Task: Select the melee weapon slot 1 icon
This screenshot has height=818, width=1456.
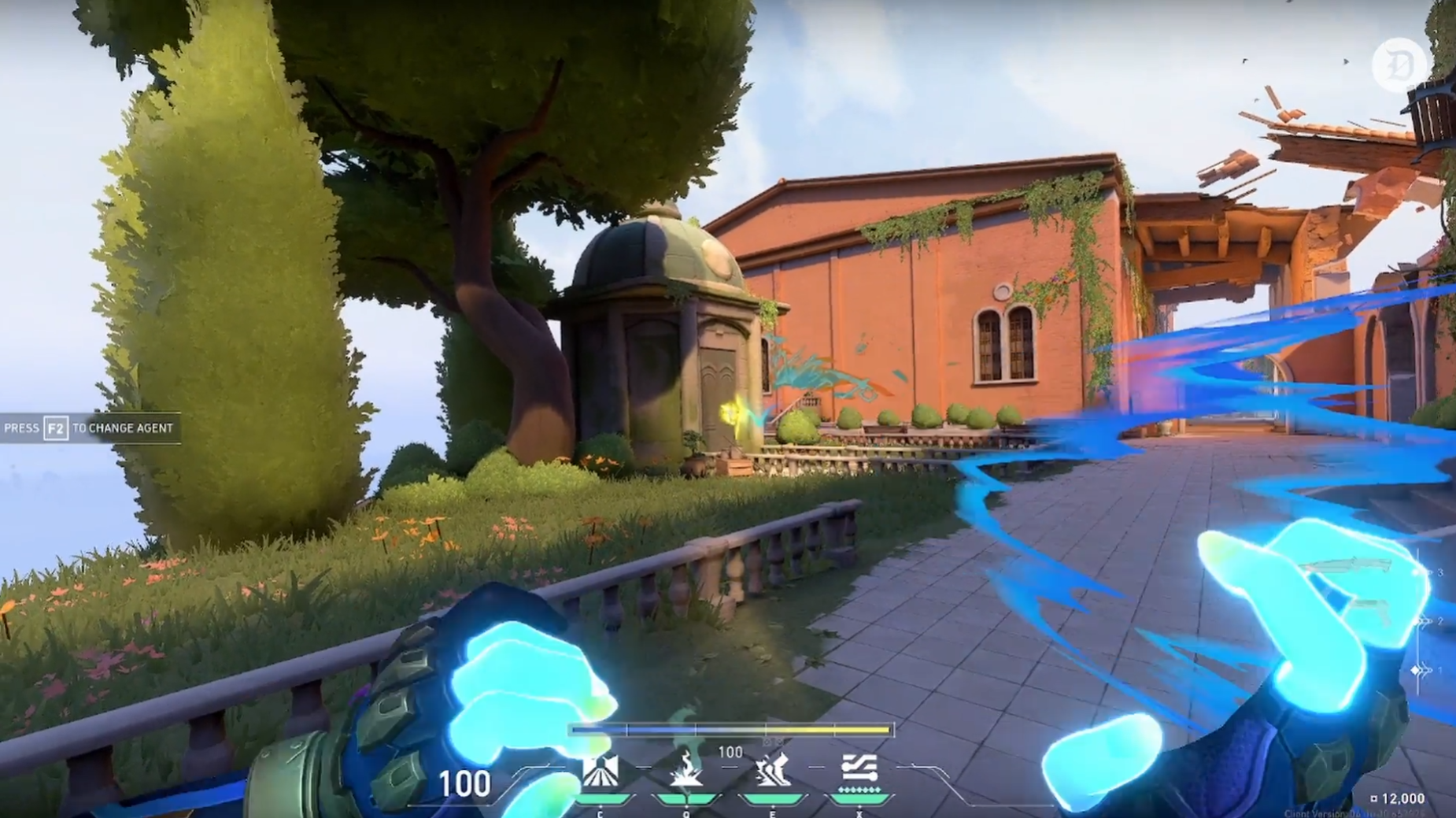Action: tap(1439, 670)
